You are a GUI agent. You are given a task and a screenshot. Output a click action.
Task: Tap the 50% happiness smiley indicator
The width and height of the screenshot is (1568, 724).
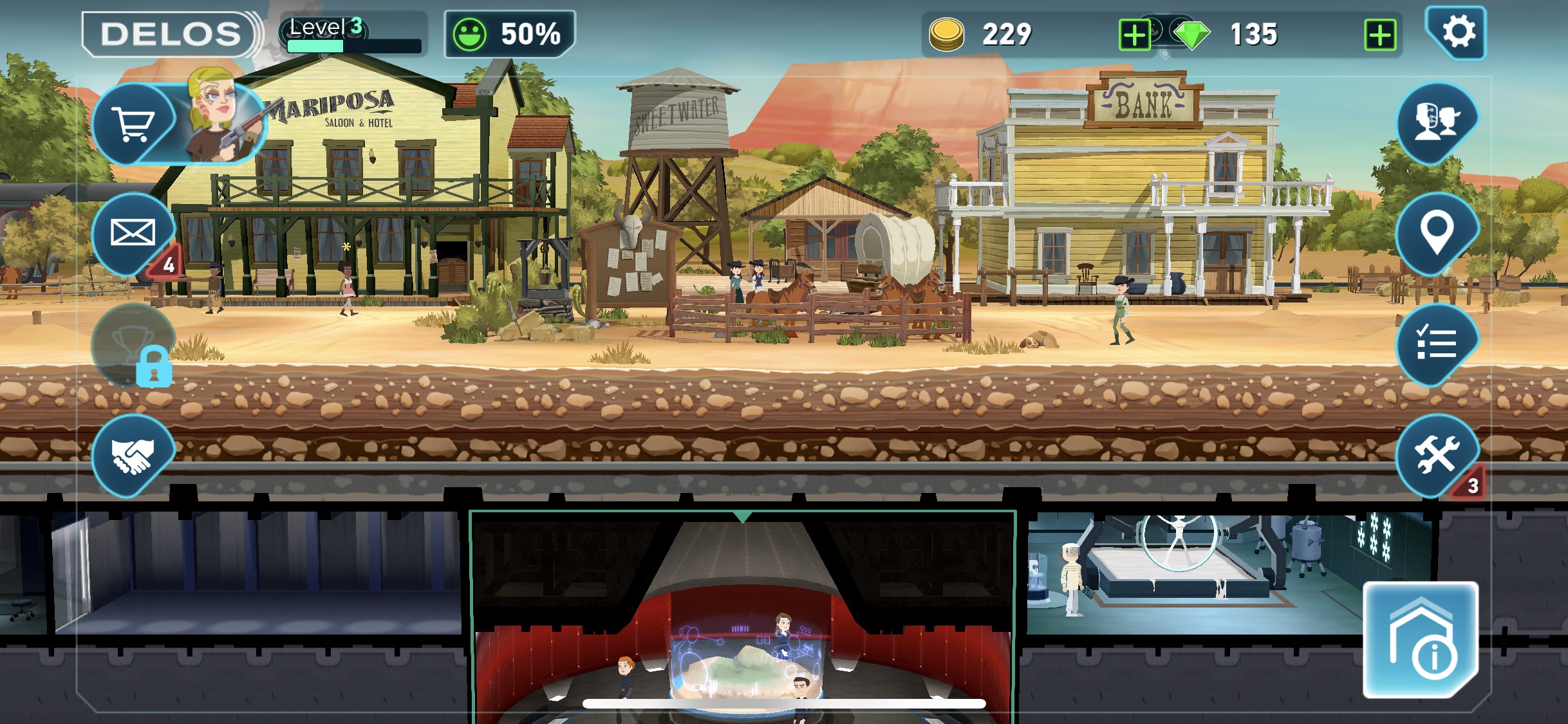pyautogui.click(x=509, y=34)
